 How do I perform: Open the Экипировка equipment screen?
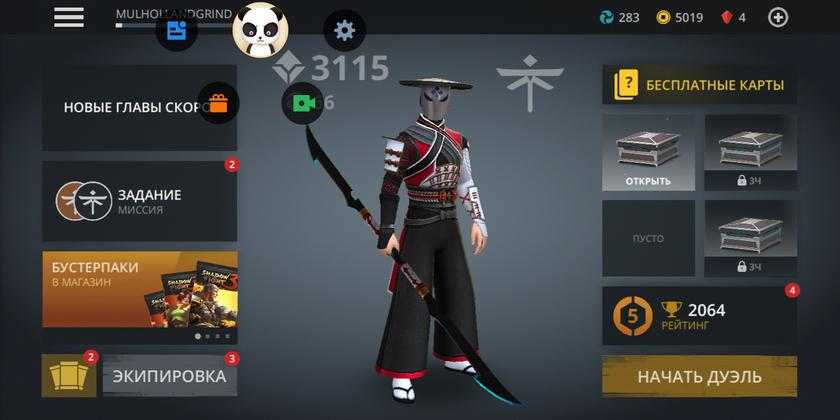click(x=171, y=376)
